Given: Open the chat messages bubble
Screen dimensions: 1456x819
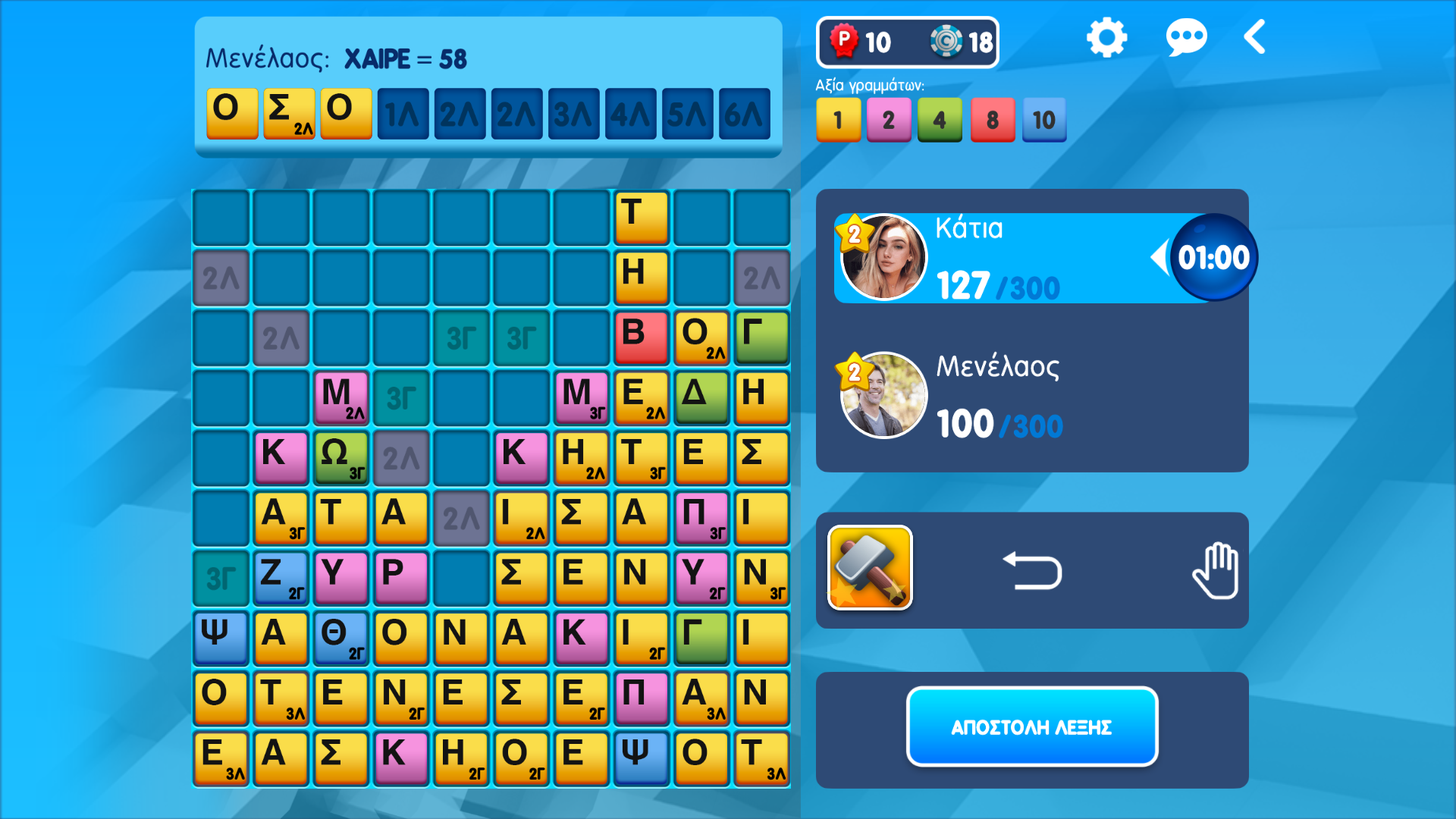Looking at the screenshot, I should click(x=1188, y=36).
